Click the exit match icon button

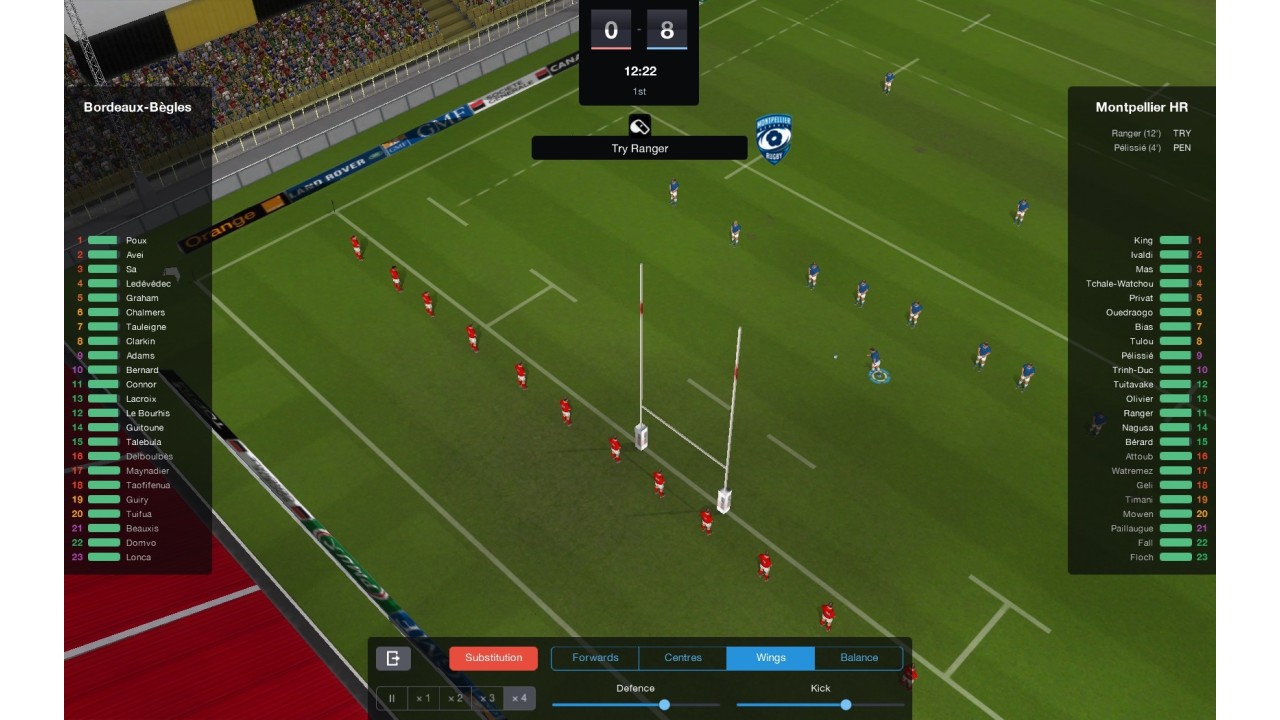coord(393,658)
